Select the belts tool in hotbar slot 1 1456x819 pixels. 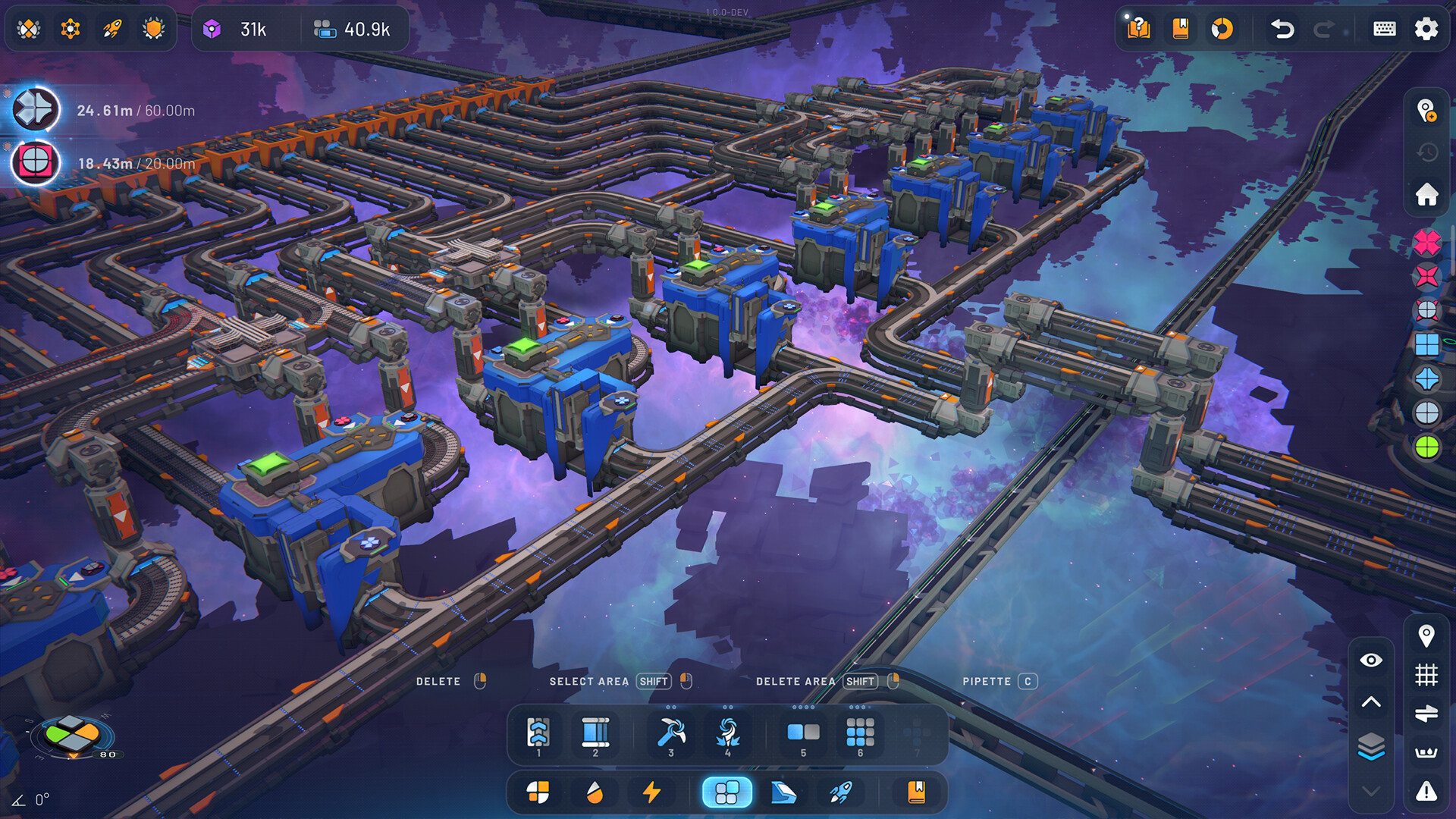(538, 732)
